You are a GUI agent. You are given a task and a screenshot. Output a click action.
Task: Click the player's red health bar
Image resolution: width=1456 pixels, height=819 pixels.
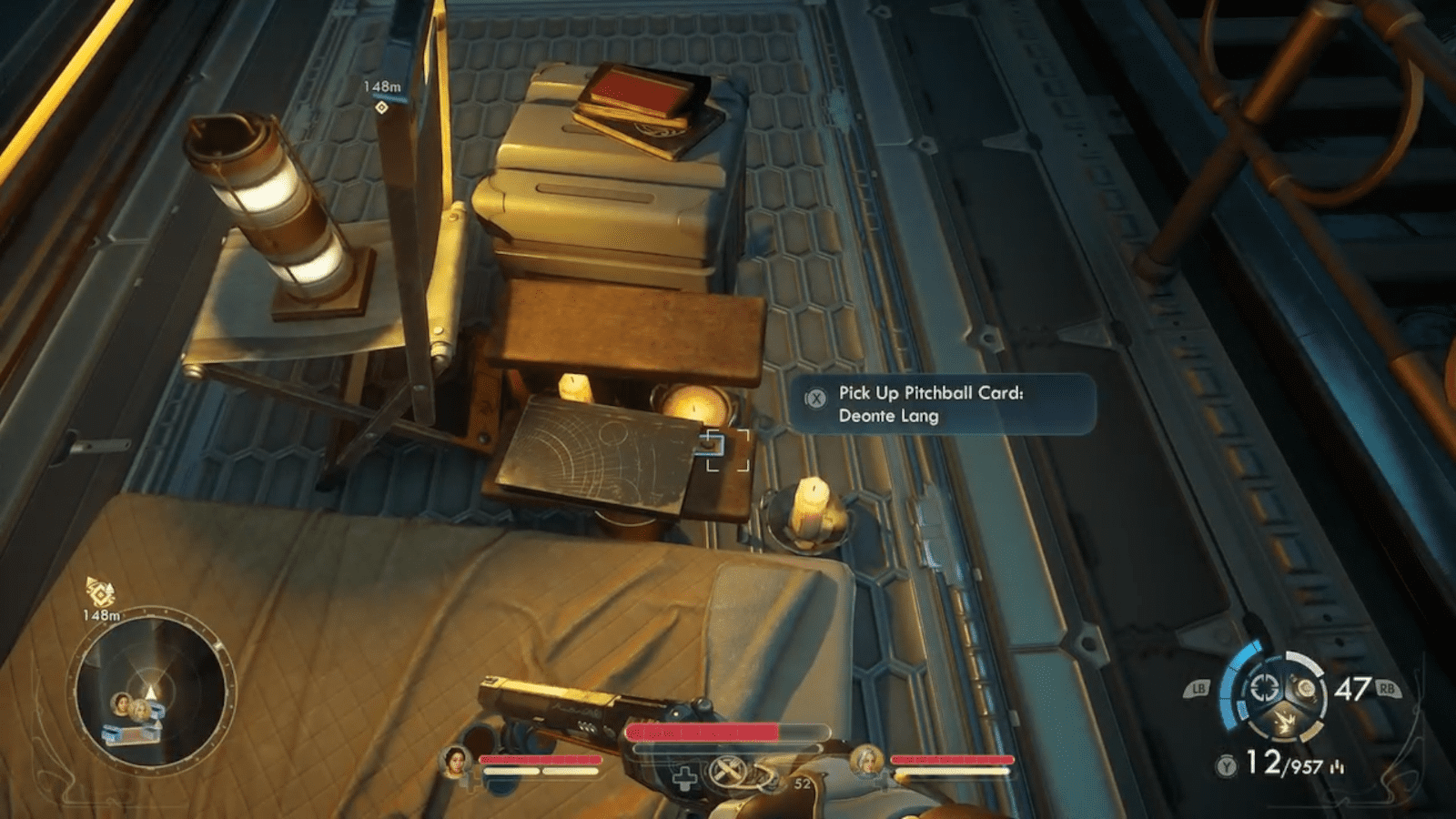click(x=703, y=731)
